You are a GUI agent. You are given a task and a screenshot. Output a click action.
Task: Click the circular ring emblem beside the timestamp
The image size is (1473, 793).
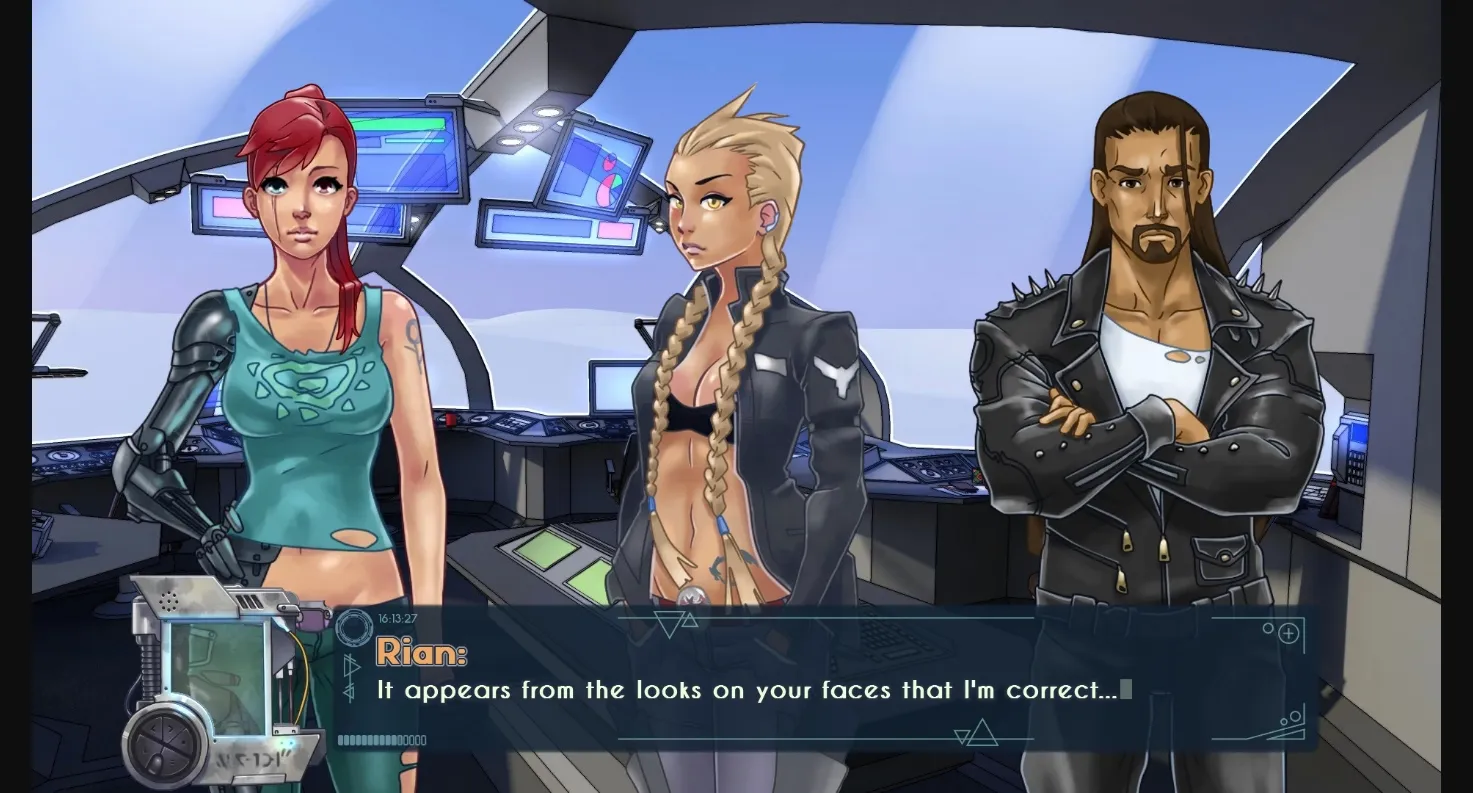354,628
